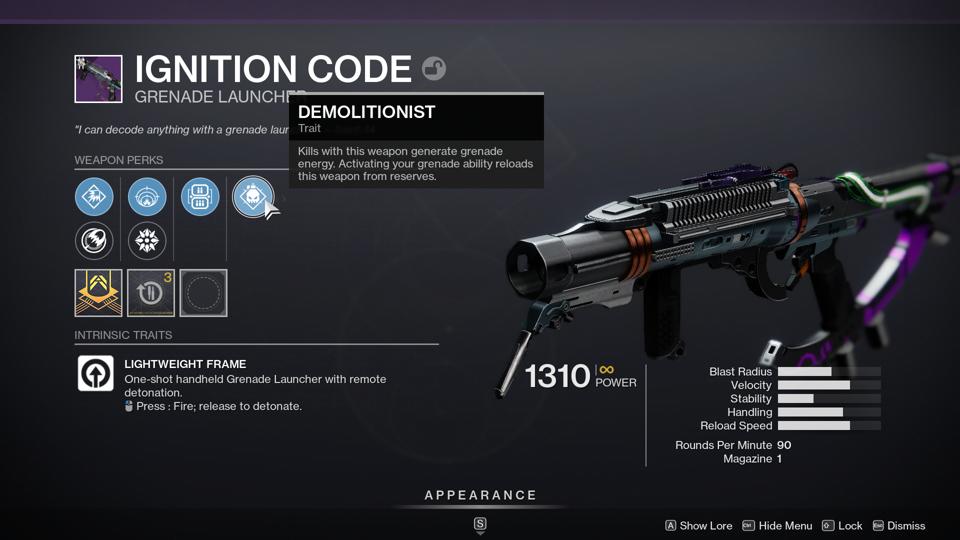
Task: Select the Demolitionist skull trait perk
Action: [x=252, y=197]
